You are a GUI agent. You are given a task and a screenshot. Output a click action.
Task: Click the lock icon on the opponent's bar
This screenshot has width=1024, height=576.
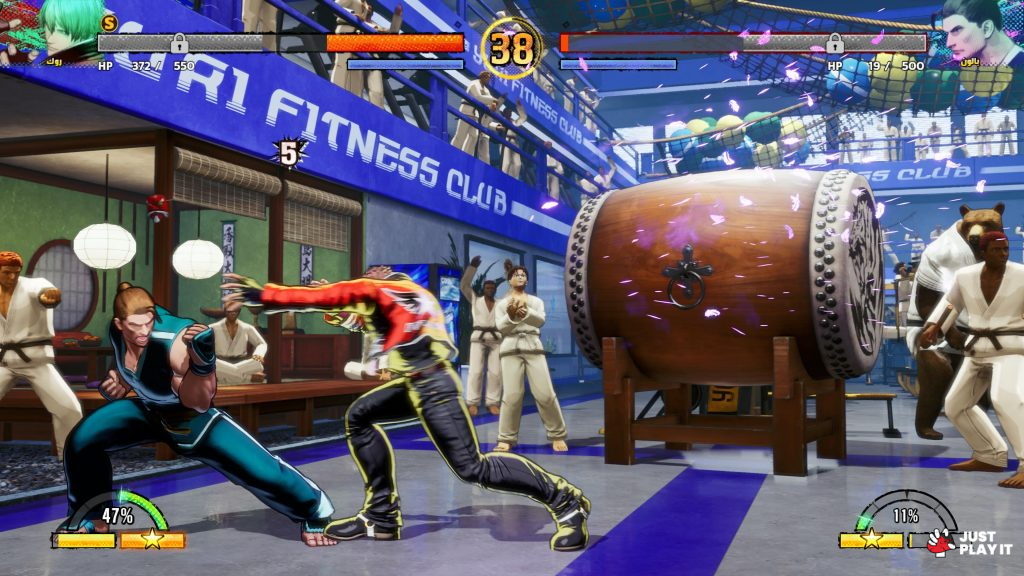tap(834, 42)
